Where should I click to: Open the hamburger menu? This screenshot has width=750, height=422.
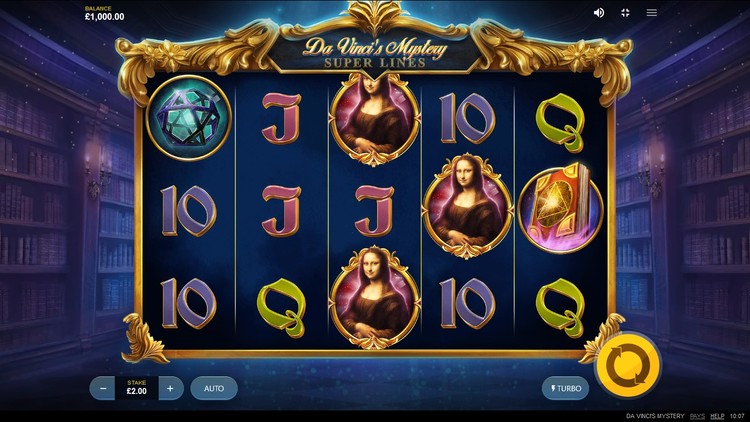tap(652, 13)
